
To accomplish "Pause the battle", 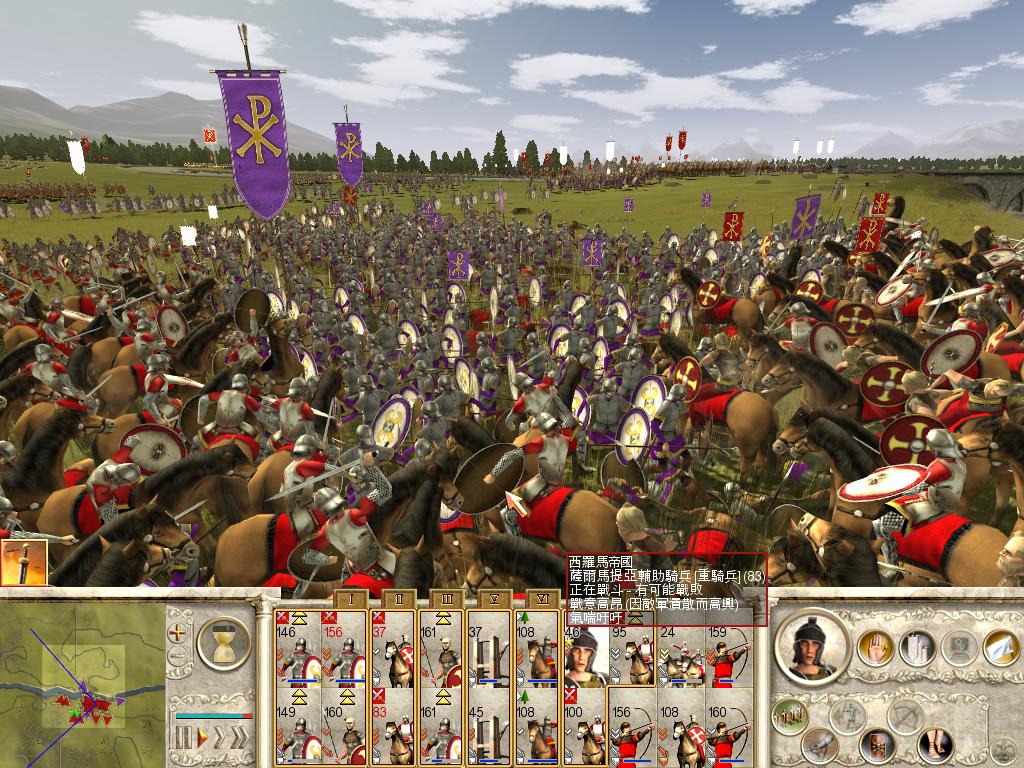I will click(183, 739).
